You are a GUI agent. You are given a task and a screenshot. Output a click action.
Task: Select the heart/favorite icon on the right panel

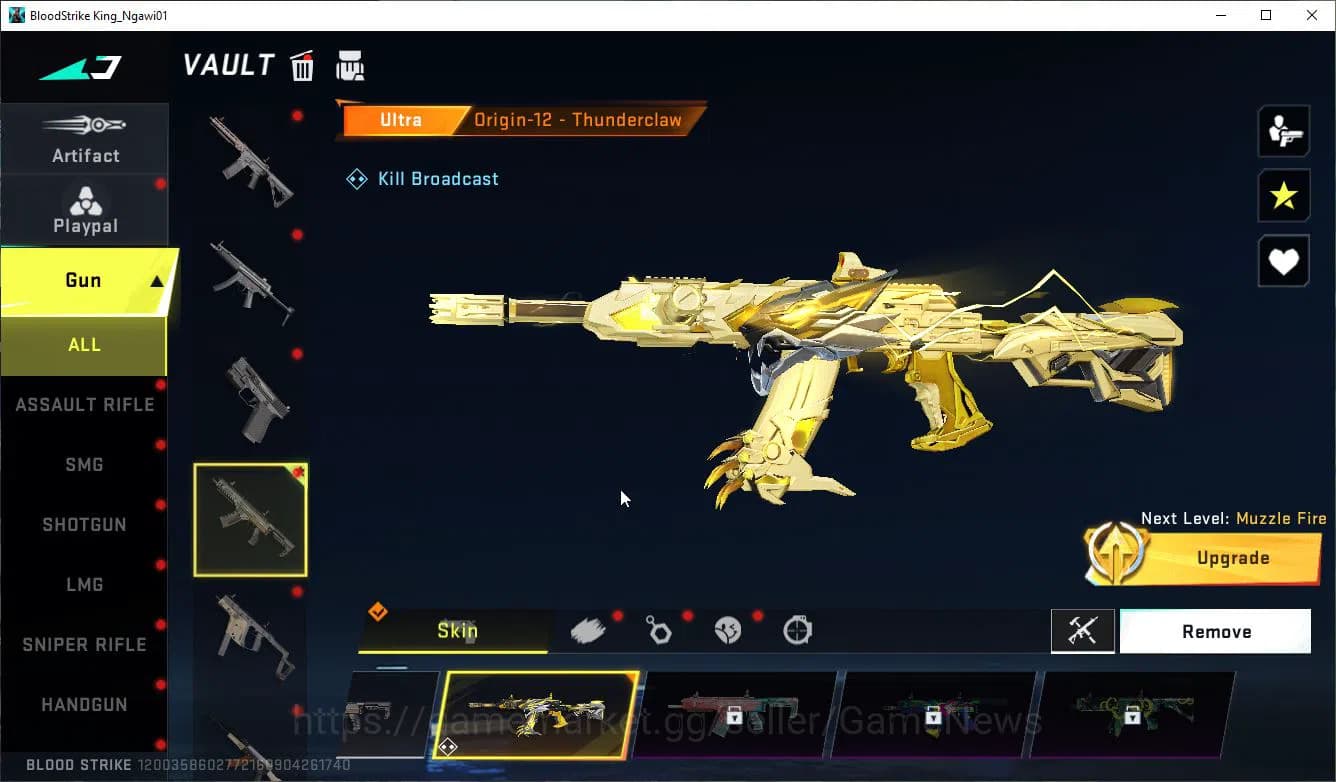[1283, 261]
